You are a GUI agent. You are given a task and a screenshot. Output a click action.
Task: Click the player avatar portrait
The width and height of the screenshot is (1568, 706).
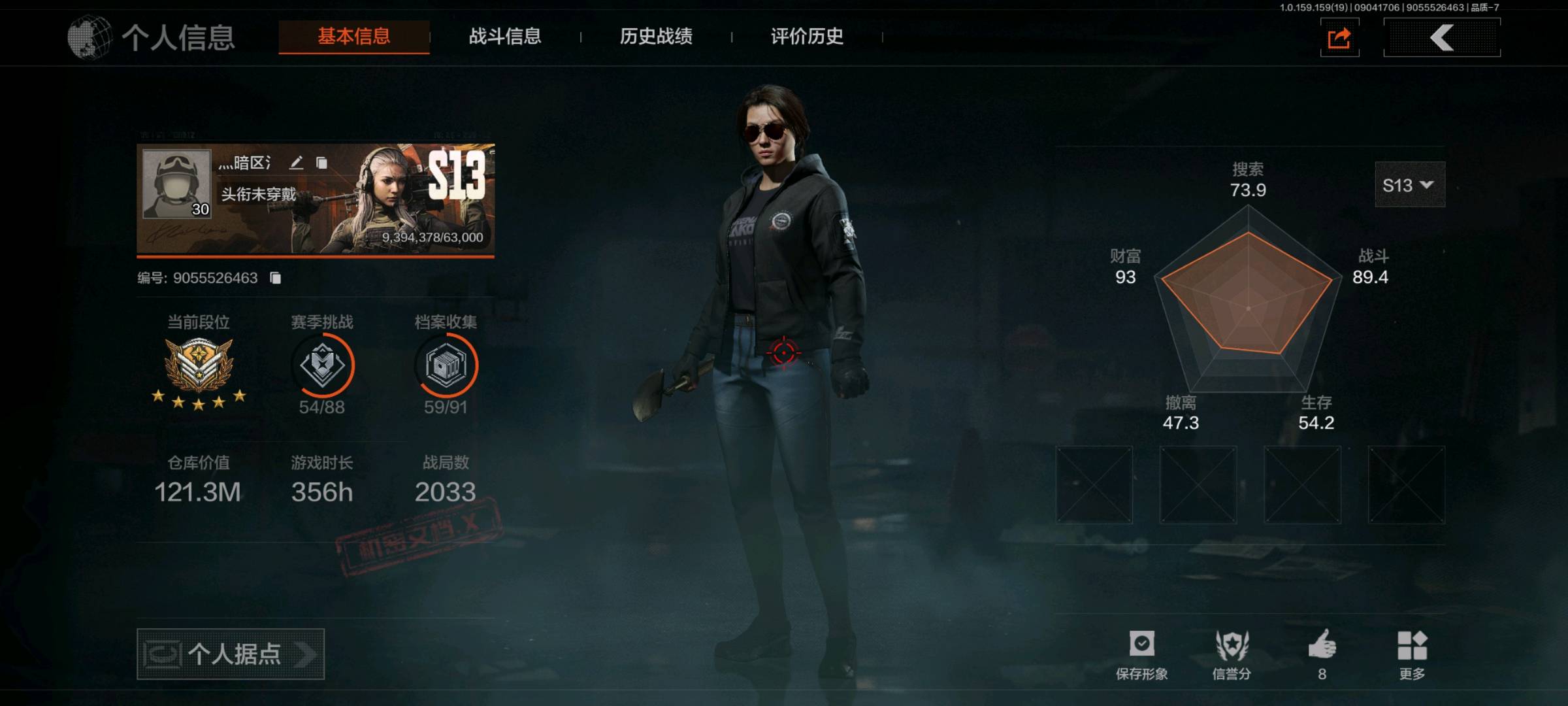click(x=177, y=184)
